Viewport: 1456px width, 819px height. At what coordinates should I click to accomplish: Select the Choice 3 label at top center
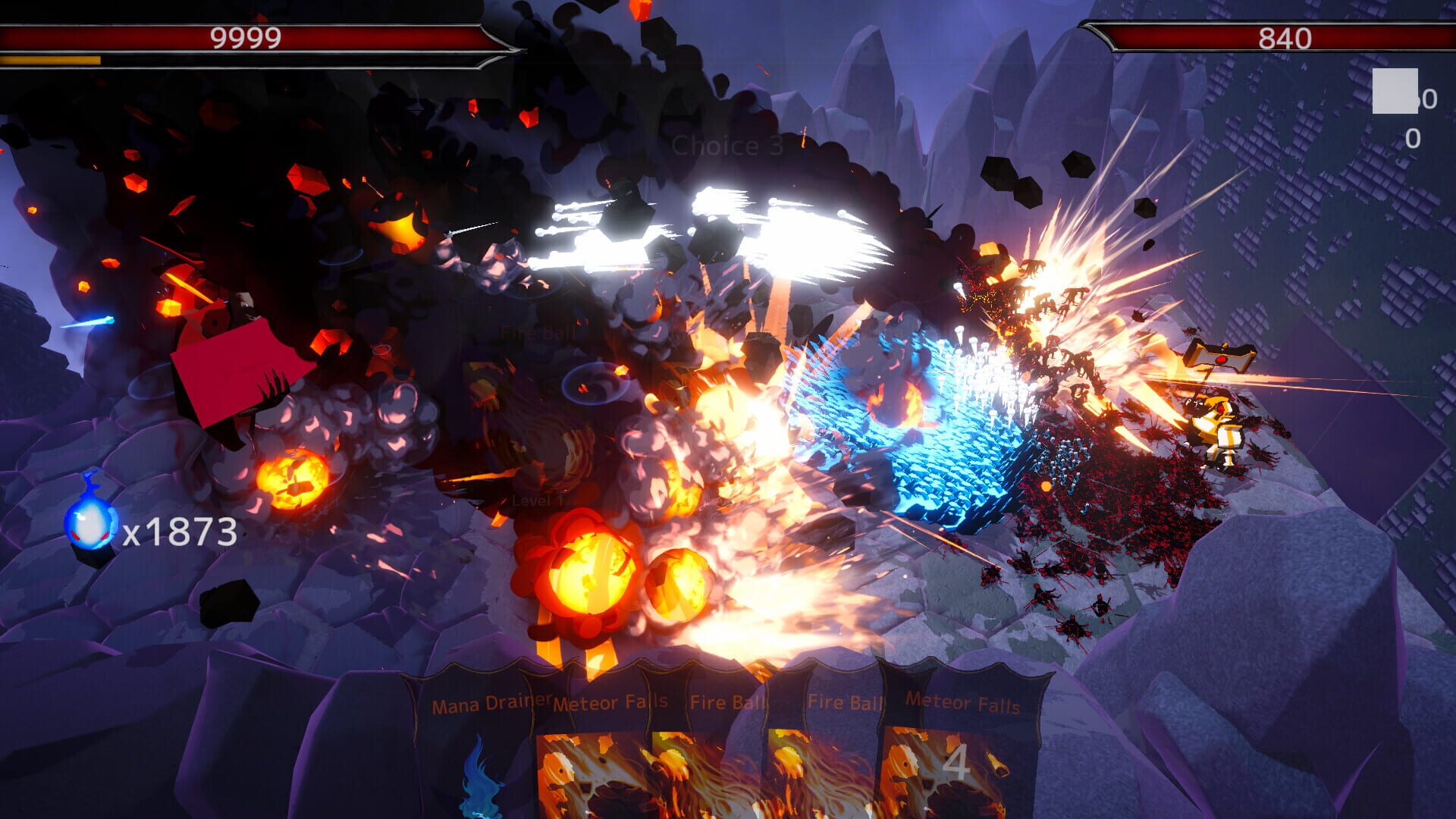[726, 143]
